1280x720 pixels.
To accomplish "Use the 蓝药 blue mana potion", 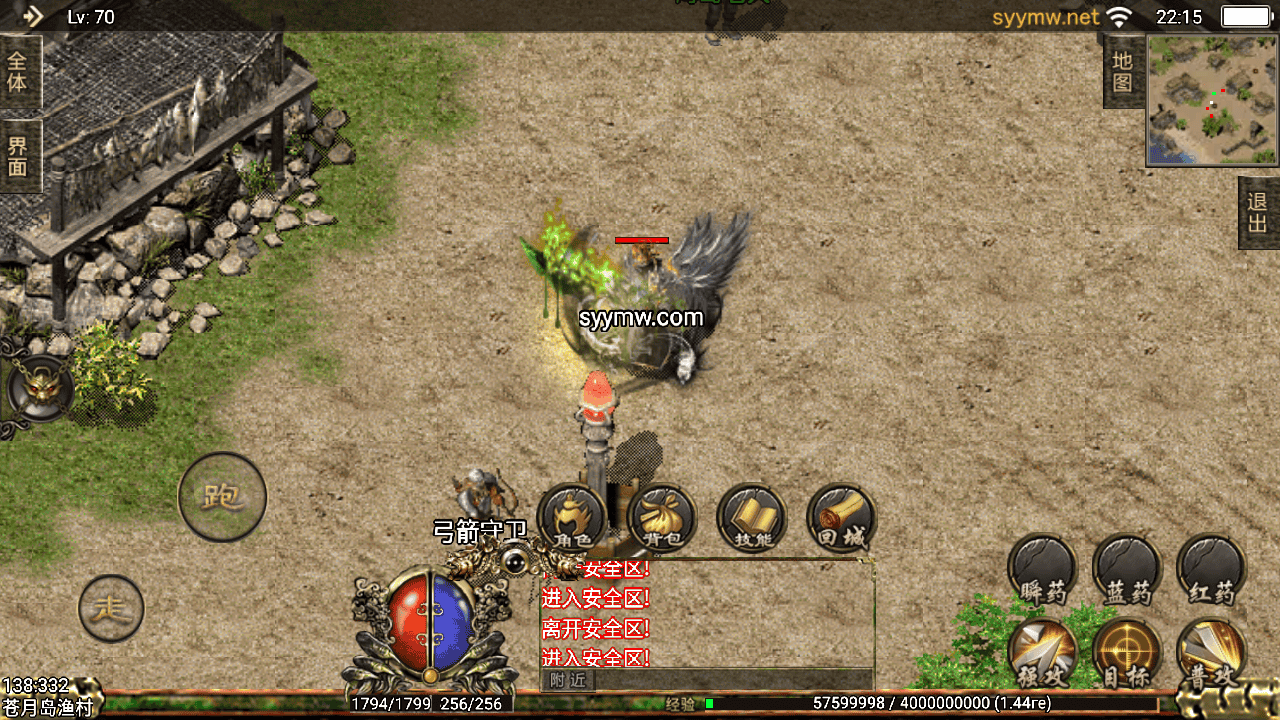I will click(x=1127, y=570).
